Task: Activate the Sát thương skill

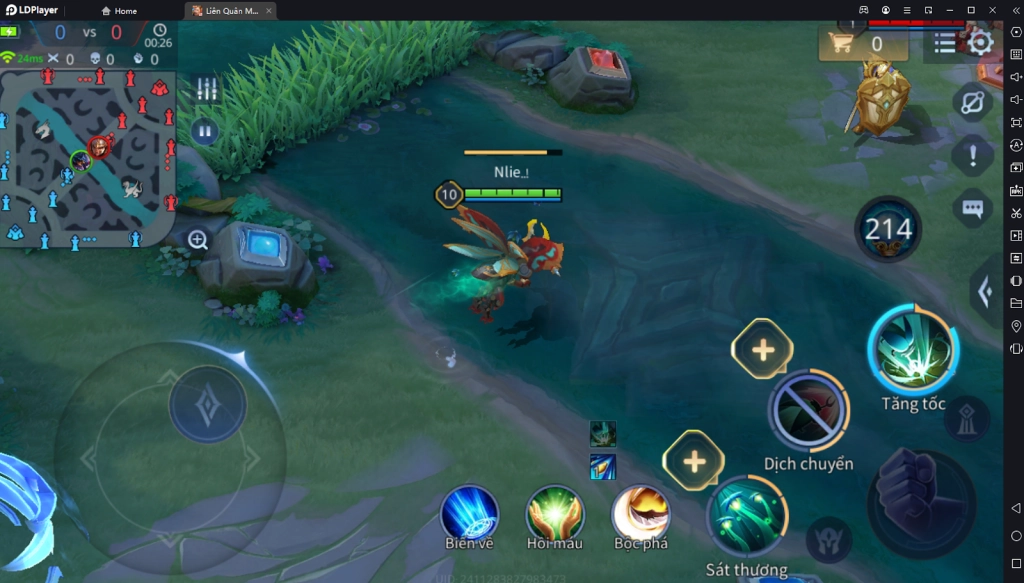Action: point(746,517)
